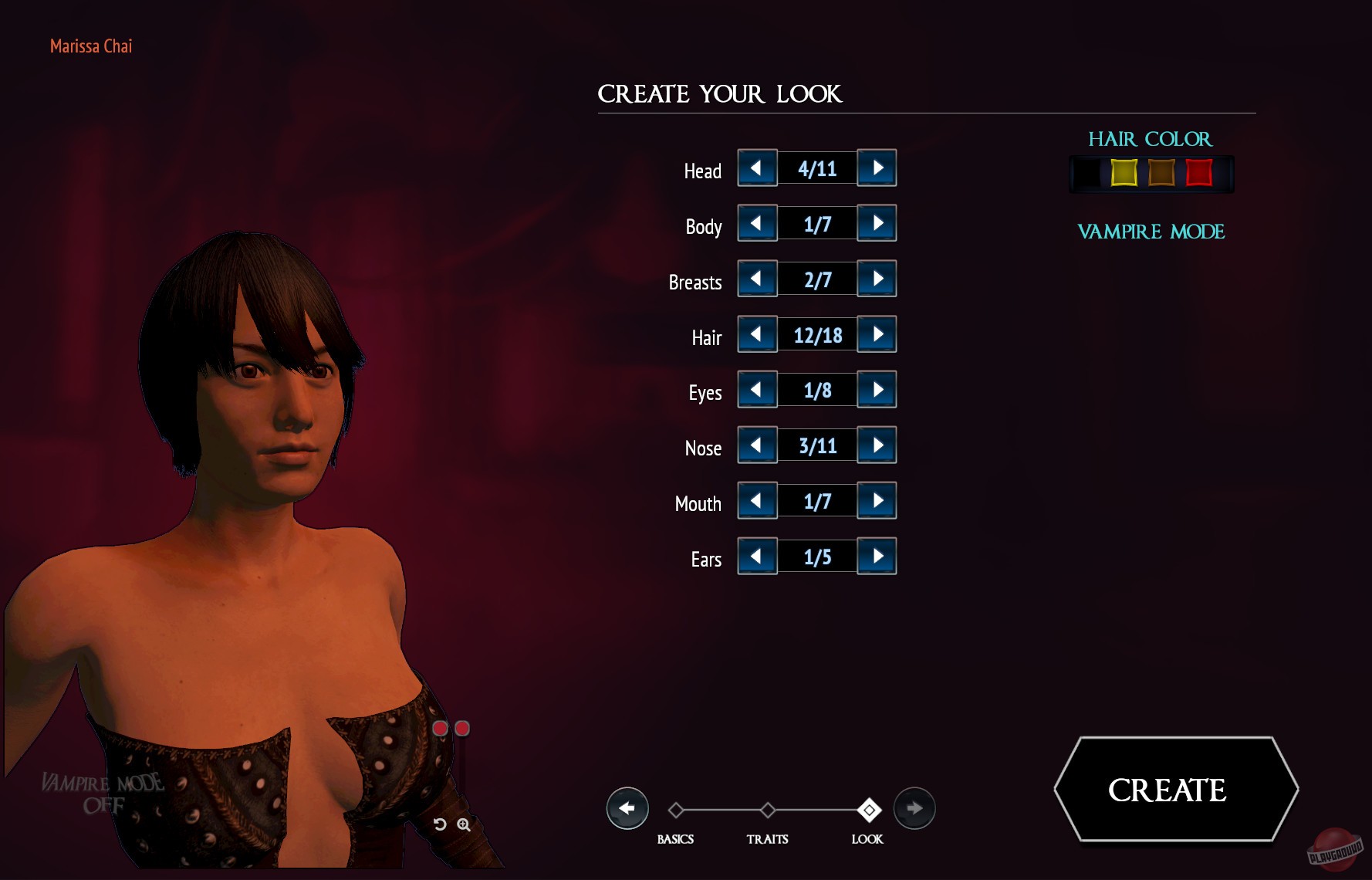Viewport: 1372px width, 880px height.
Task: Choose the next Mouth option
Action: point(877,501)
